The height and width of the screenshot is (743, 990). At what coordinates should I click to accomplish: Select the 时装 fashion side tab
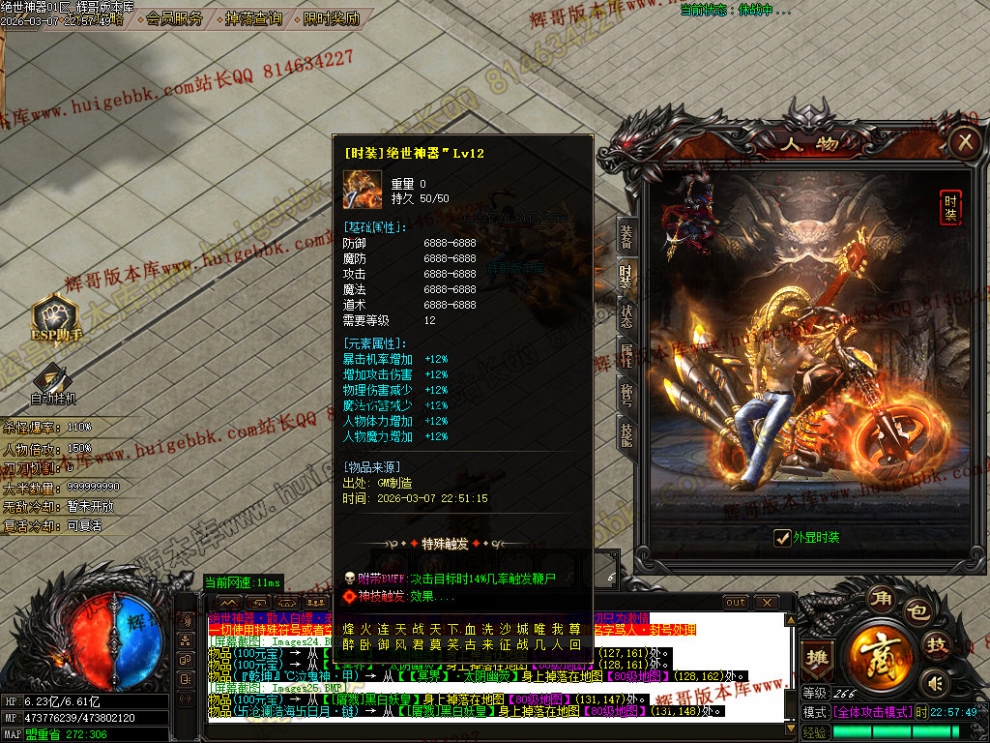(626, 278)
